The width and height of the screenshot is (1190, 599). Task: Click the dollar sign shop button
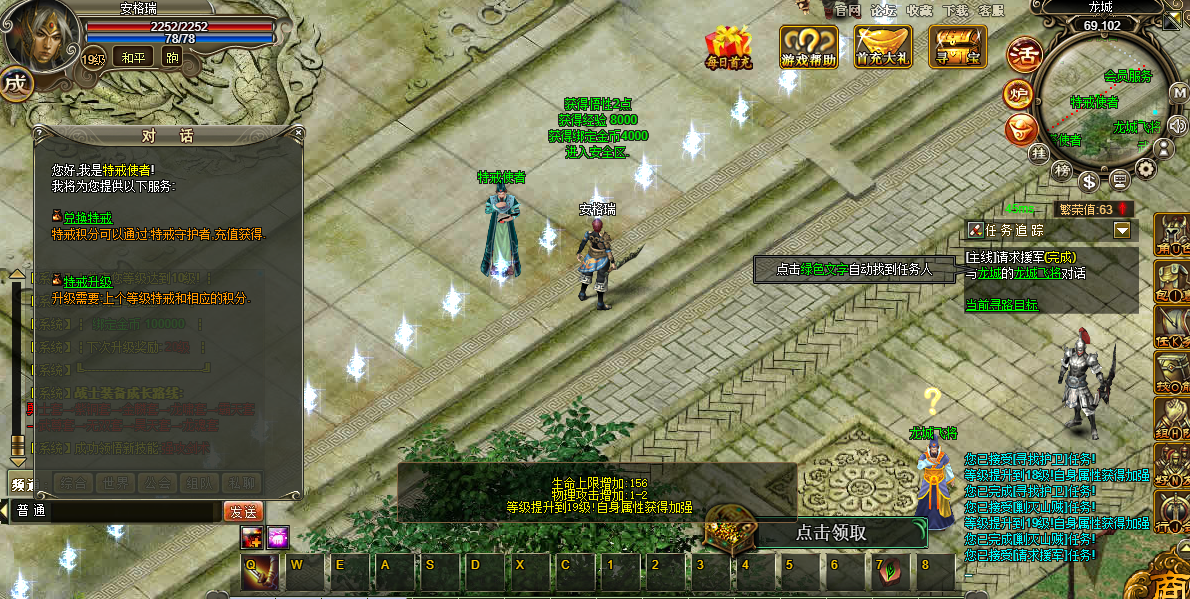pos(1089,180)
